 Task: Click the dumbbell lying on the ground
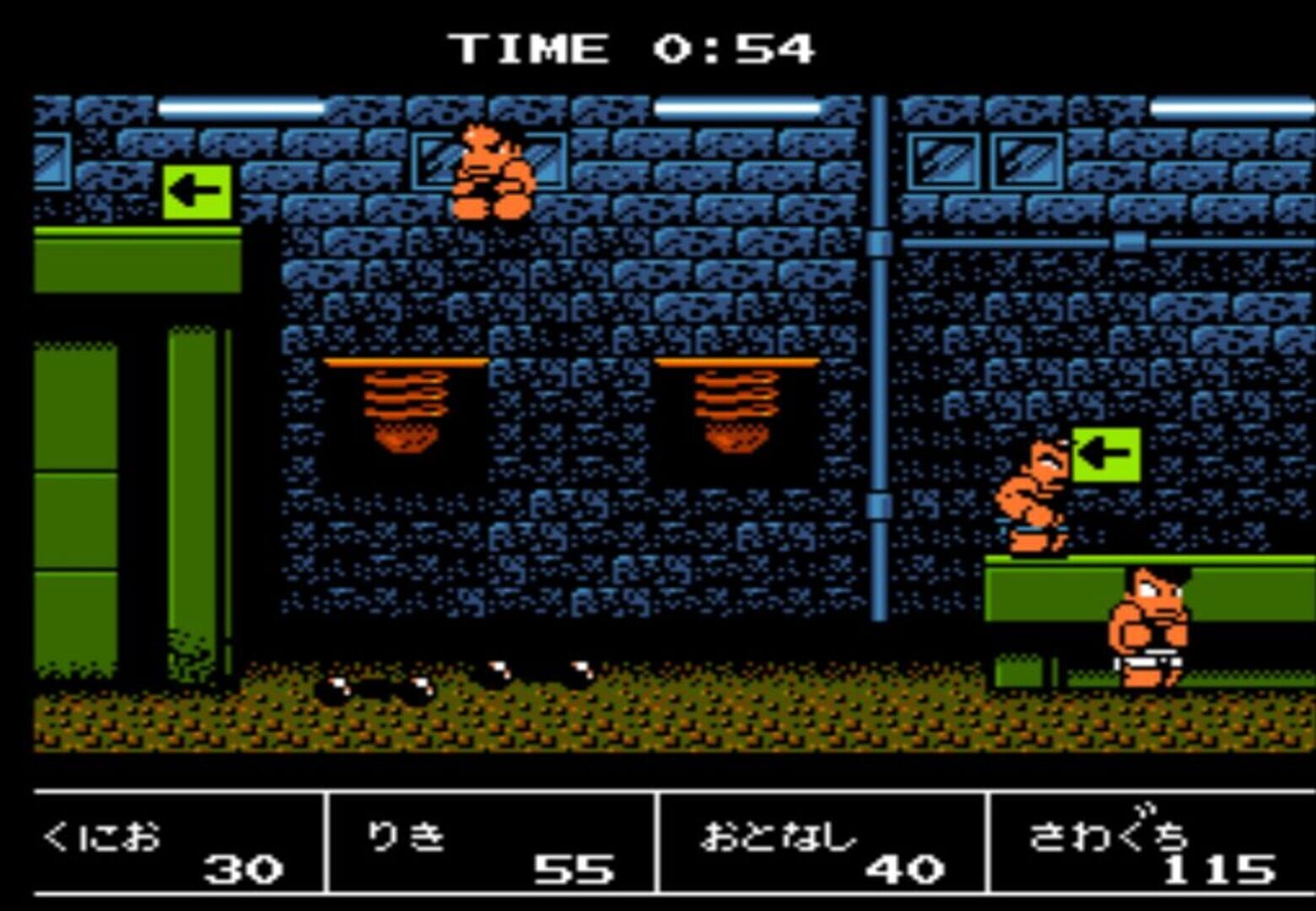click(371, 687)
